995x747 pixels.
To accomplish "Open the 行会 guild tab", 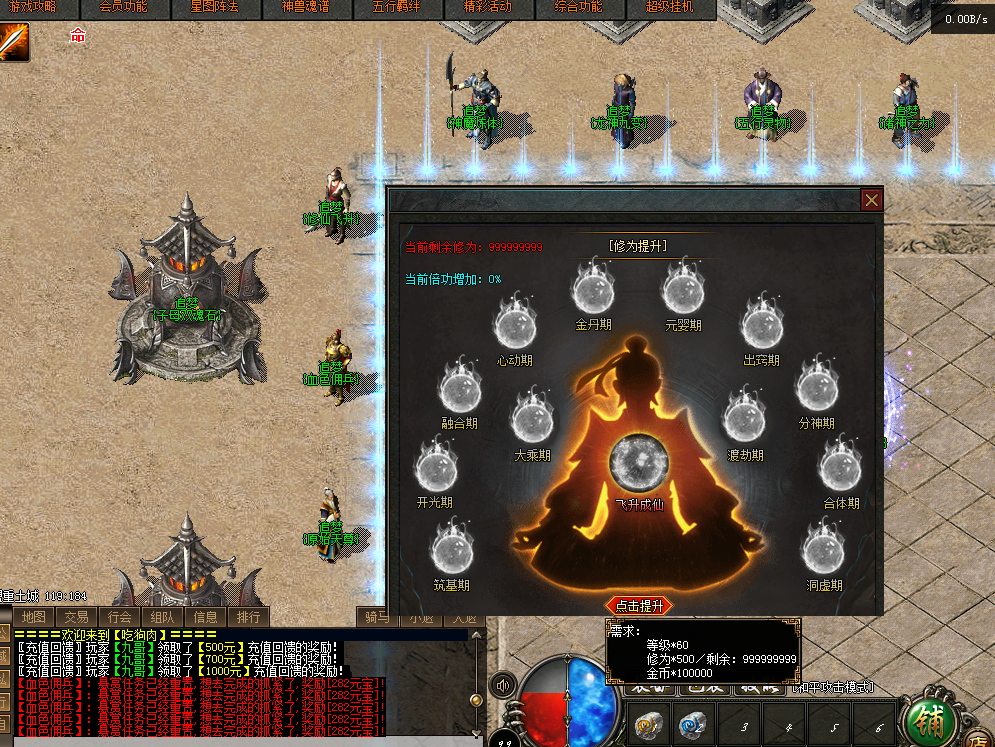I will click(120, 617).
